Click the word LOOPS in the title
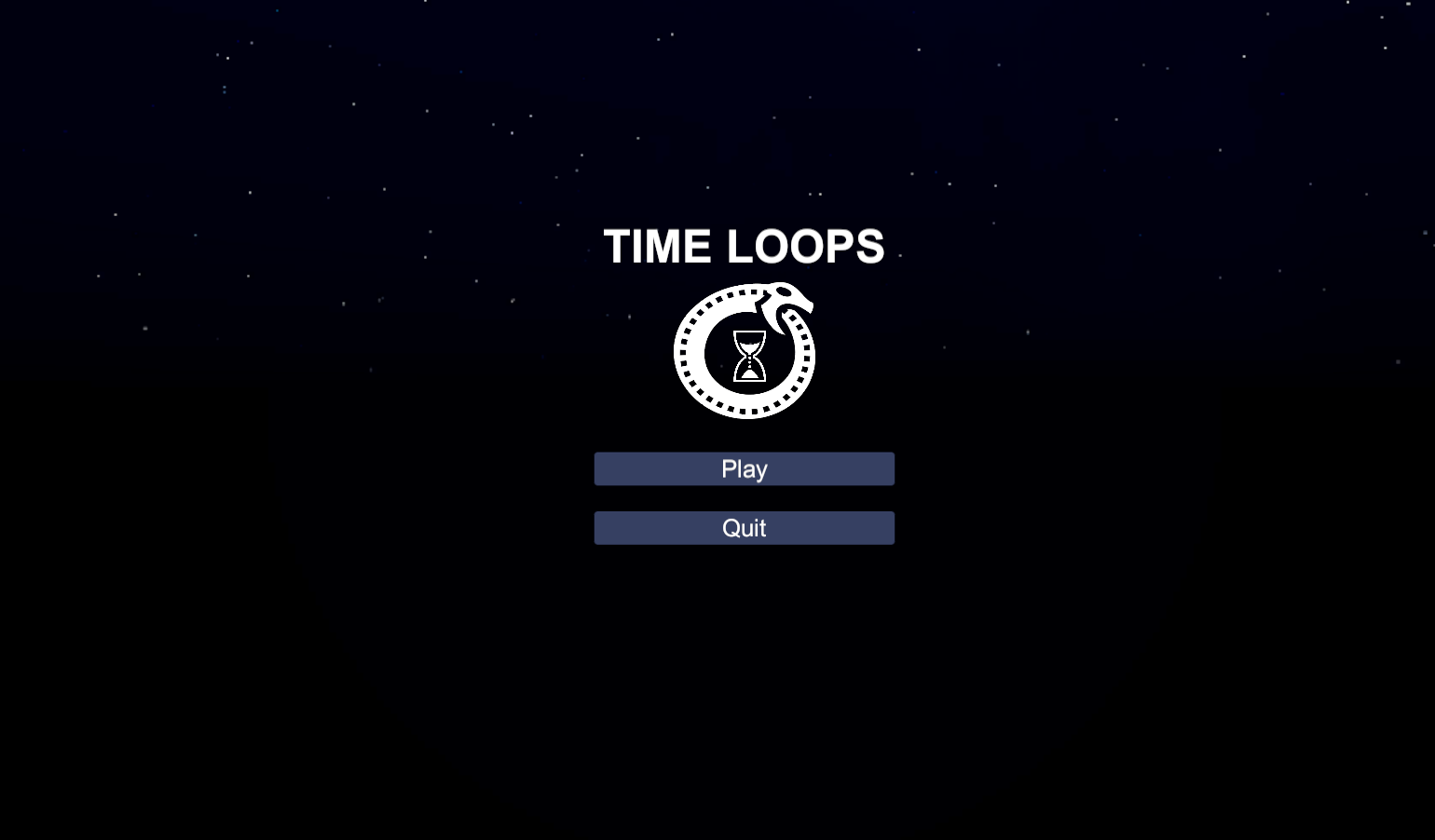 click(807, 246)
